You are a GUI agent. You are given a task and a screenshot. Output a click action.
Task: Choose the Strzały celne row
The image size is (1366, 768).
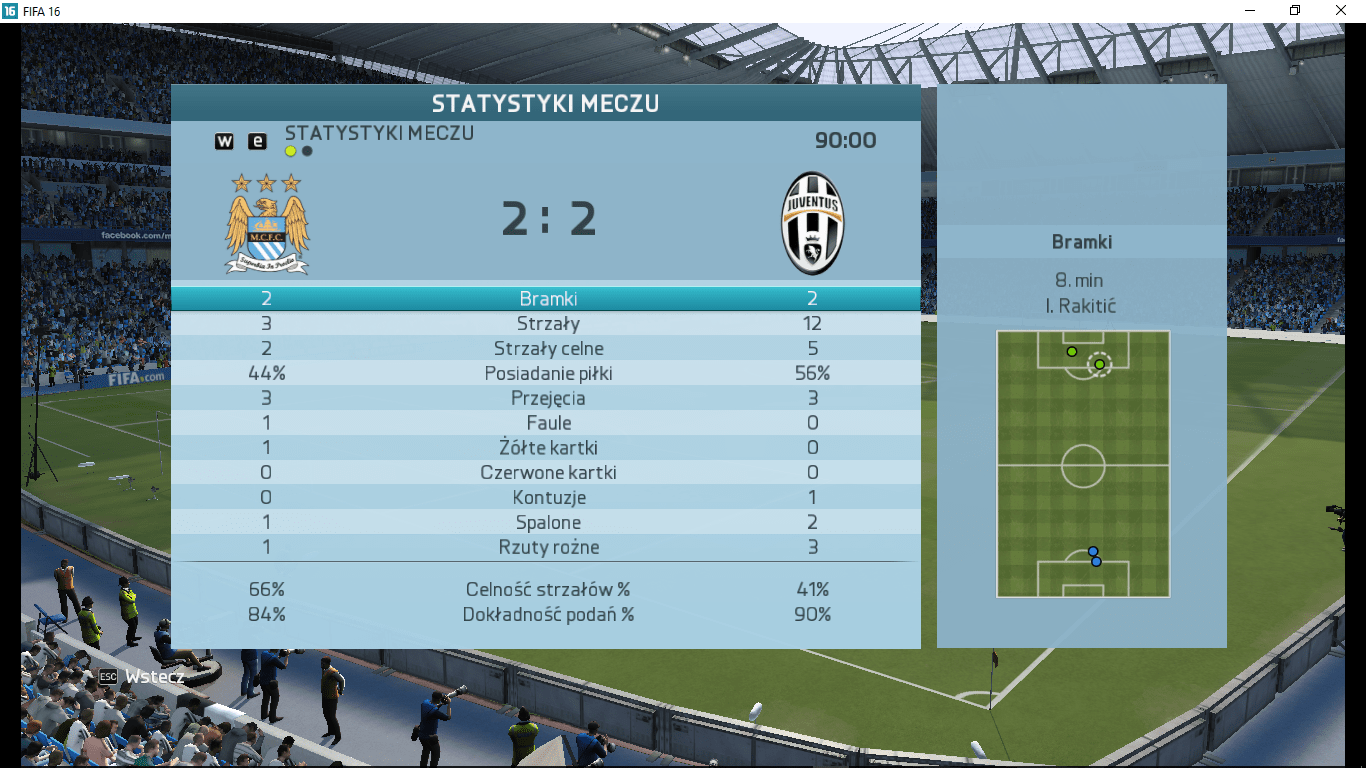click(547, 349)
